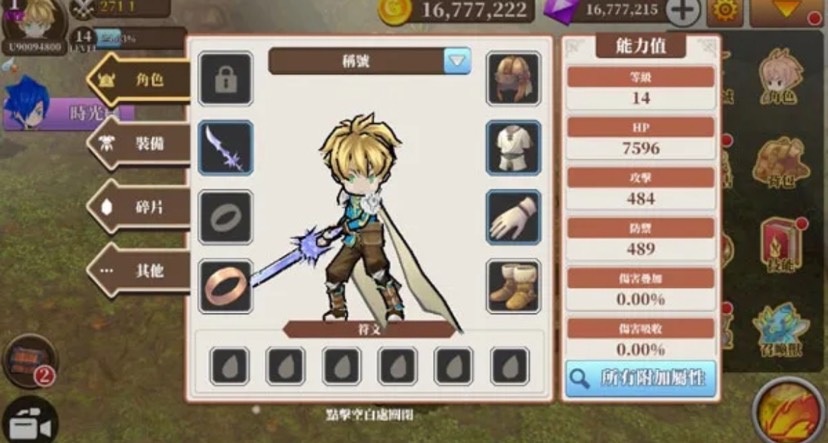
Task: Inspect the equipped helmet slot
Action: (514, 78)
